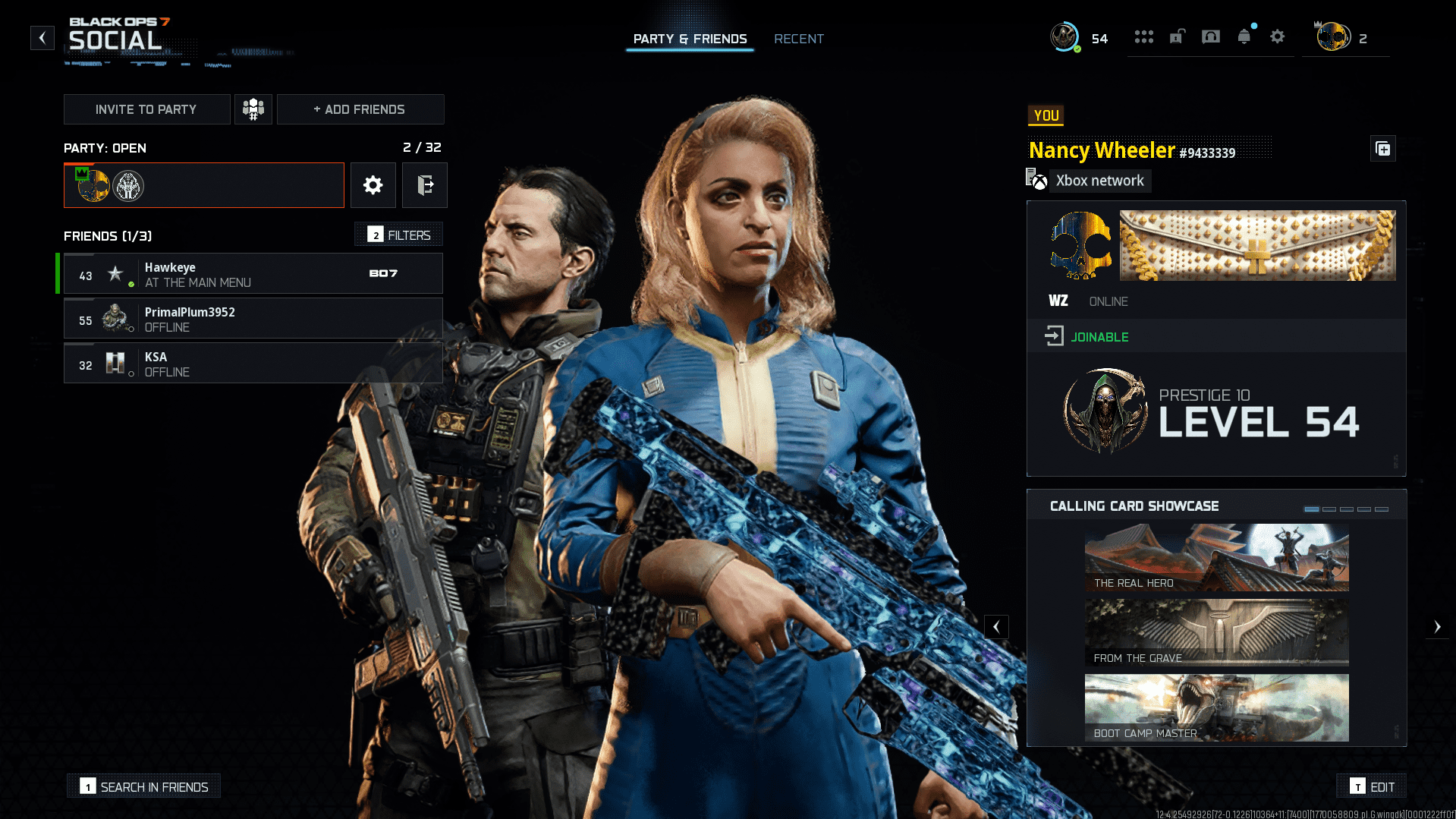The width and height of the screenshot is (1456, 819).
Task: Open the audio/voice chat channel icon
Action: coord(1210,36)
